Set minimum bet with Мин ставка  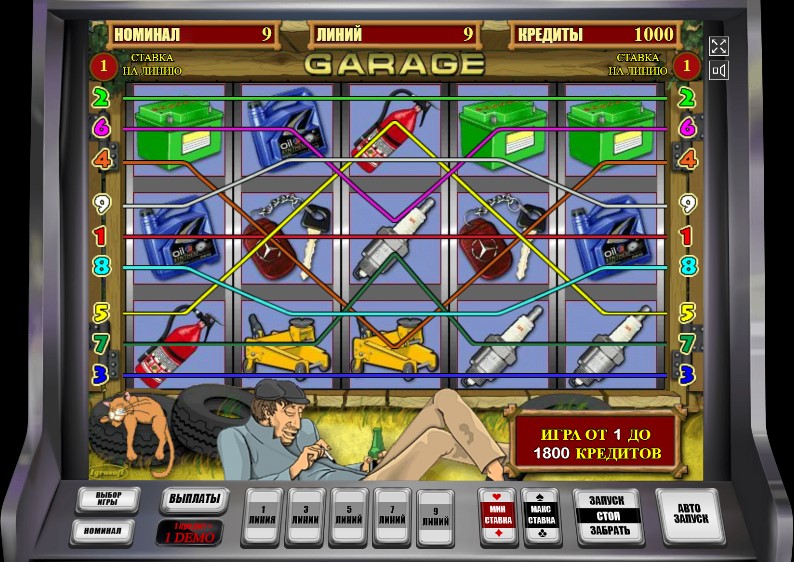498,516
